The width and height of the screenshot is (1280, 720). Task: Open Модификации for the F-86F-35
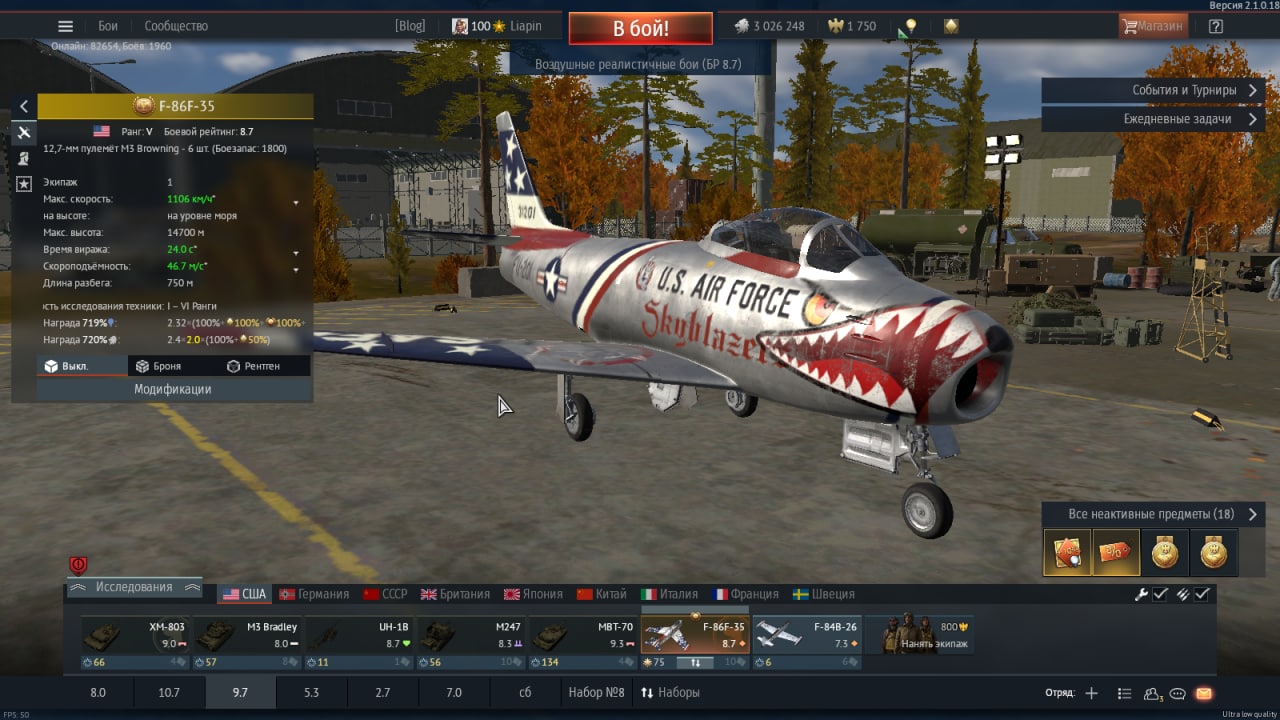(173, 389)
